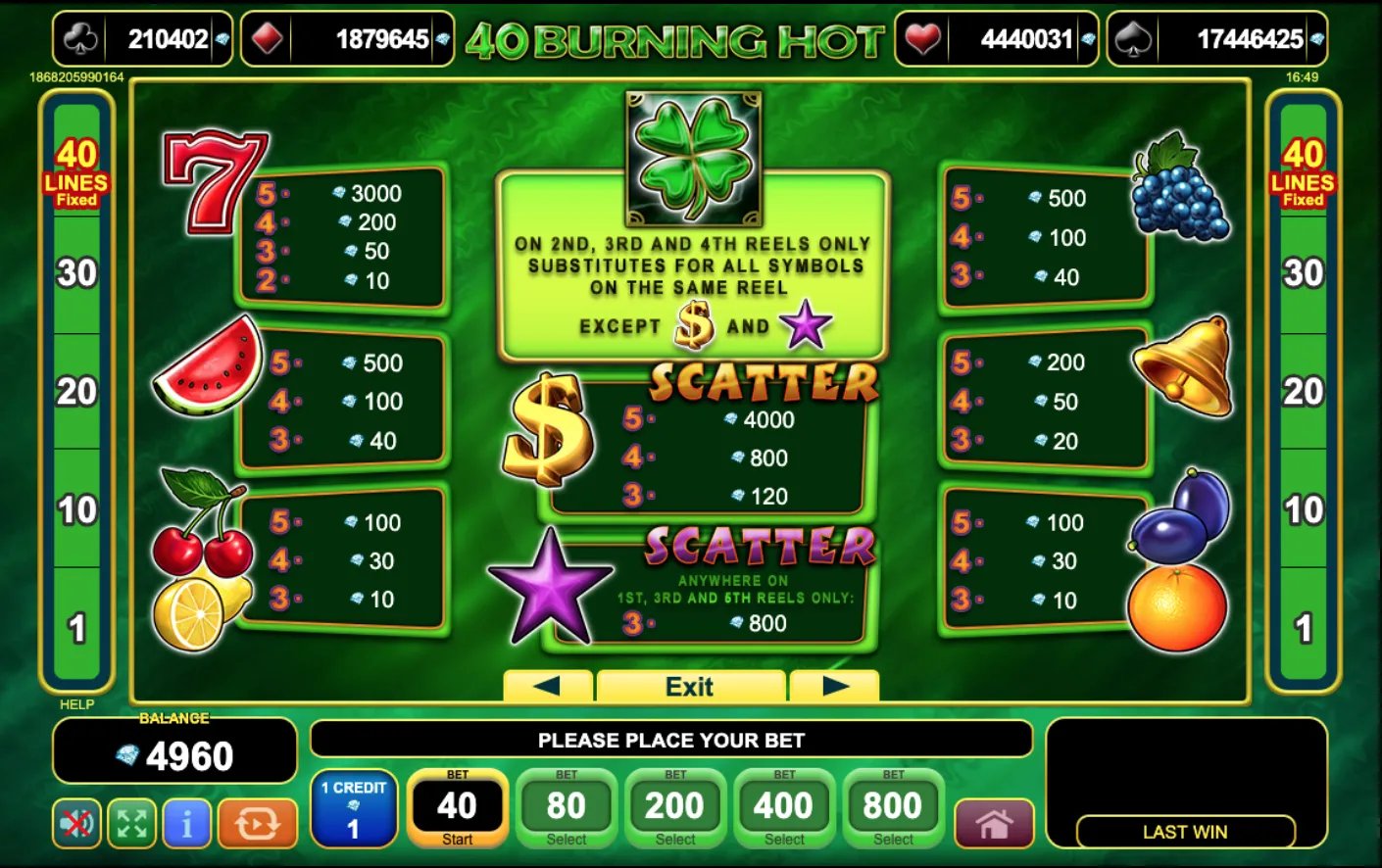Tap the Info icon
Screen dimensions: 1382x868
click(x=186, y=824)
